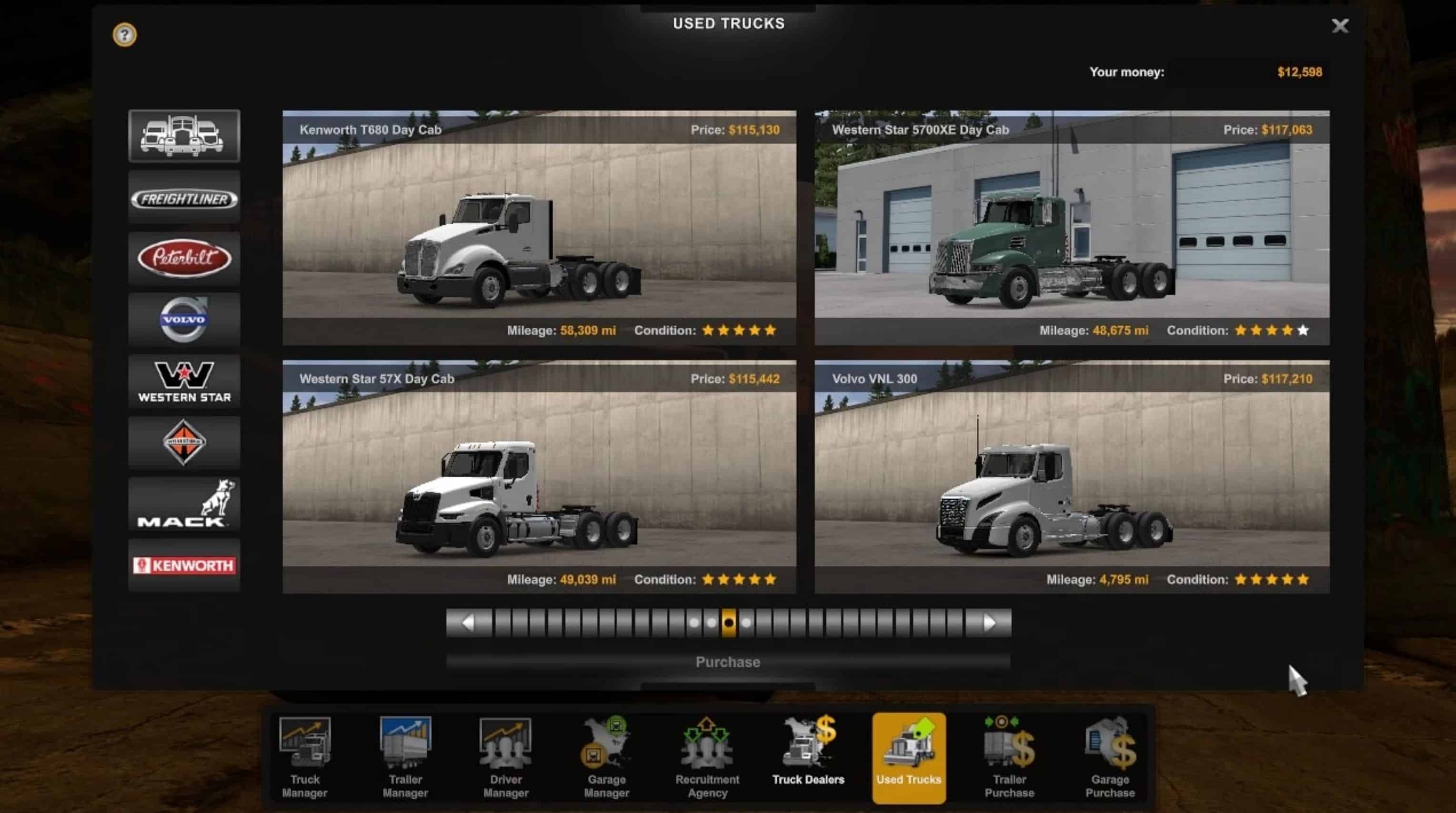Open the help question mark icon
The image size is (1456, 813).
124,35
